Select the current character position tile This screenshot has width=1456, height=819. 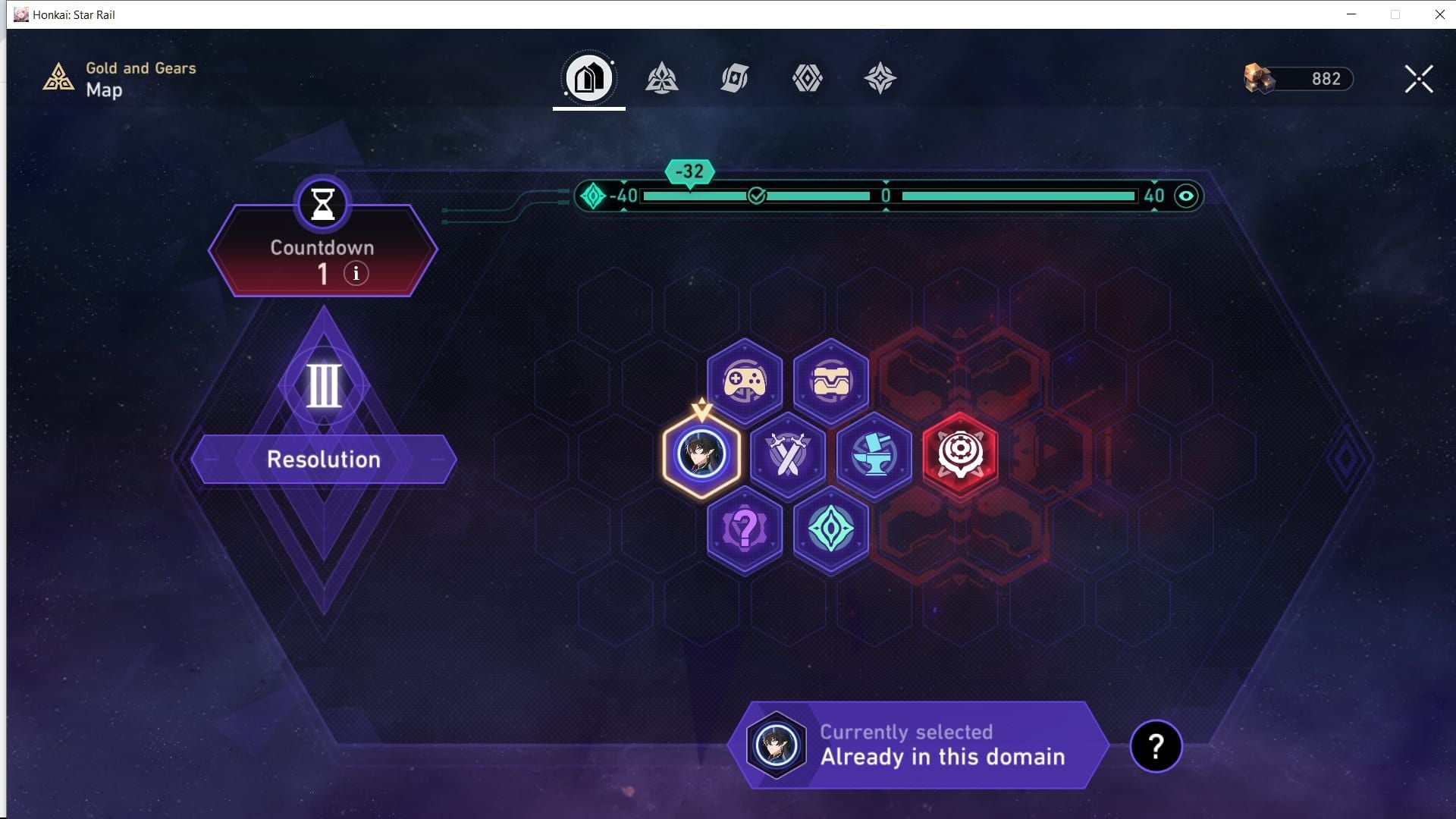pyautogui.click(x=701, y=455)
